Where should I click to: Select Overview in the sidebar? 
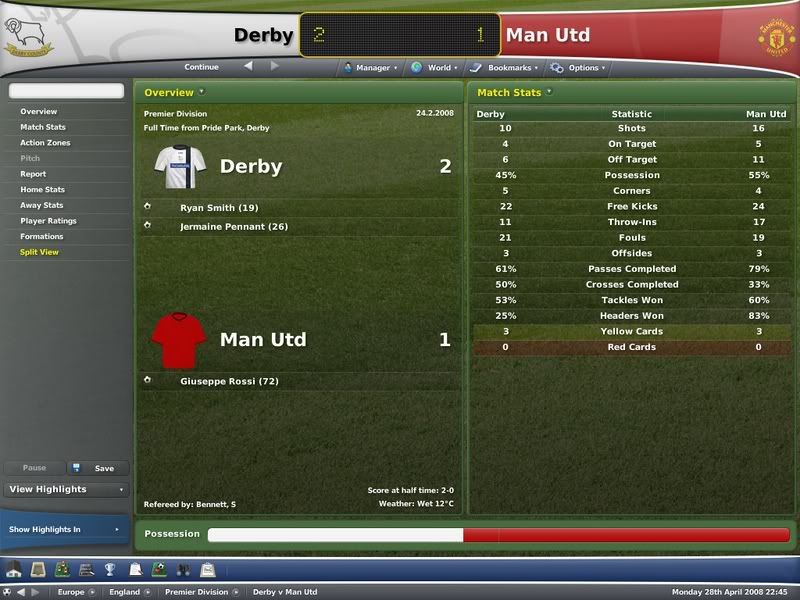[x=39, y=112]
